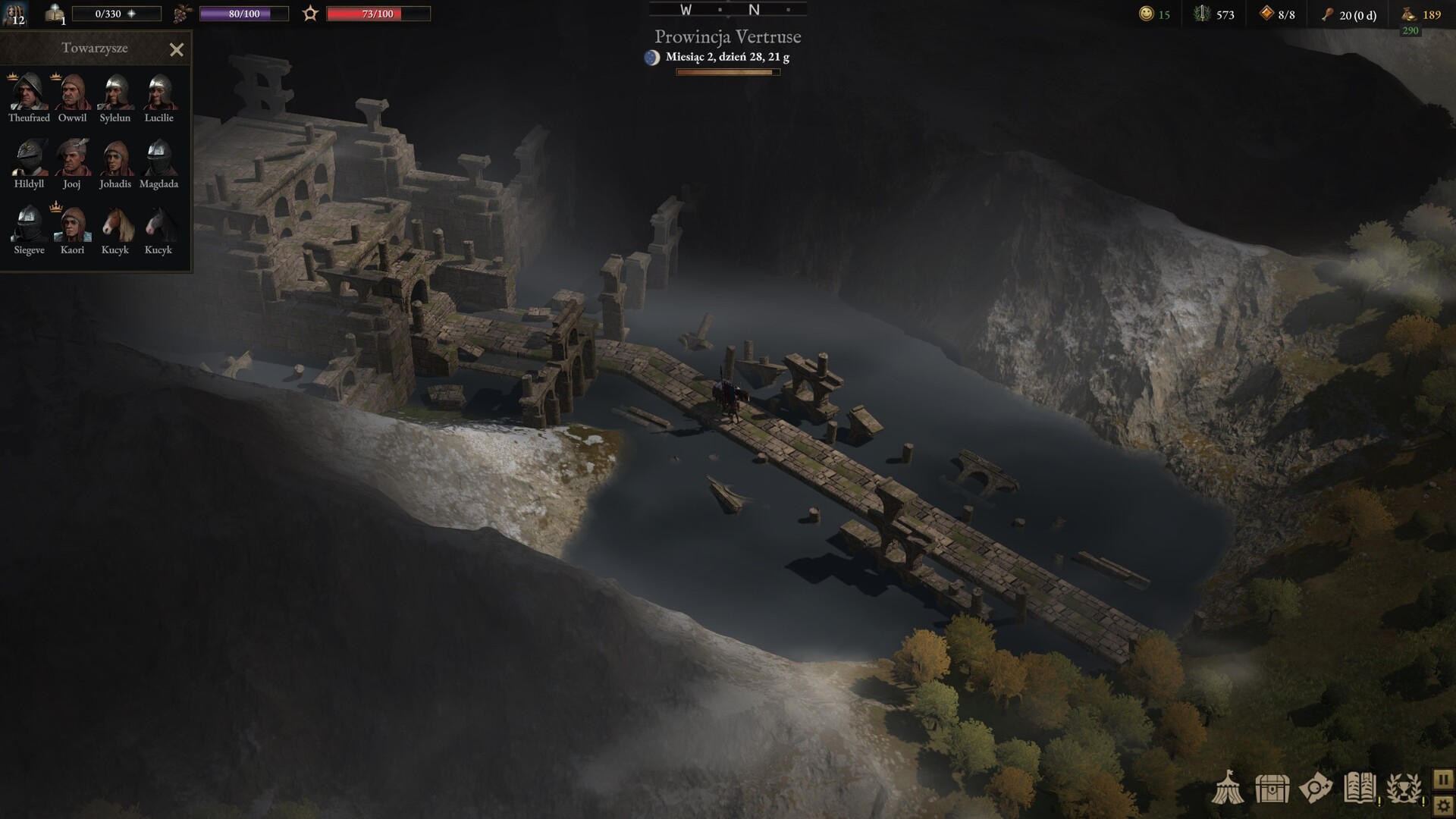Open the camp tent icon
Image resolution: width=1456 pixels, height=819 pixels.
(1228, 789)
